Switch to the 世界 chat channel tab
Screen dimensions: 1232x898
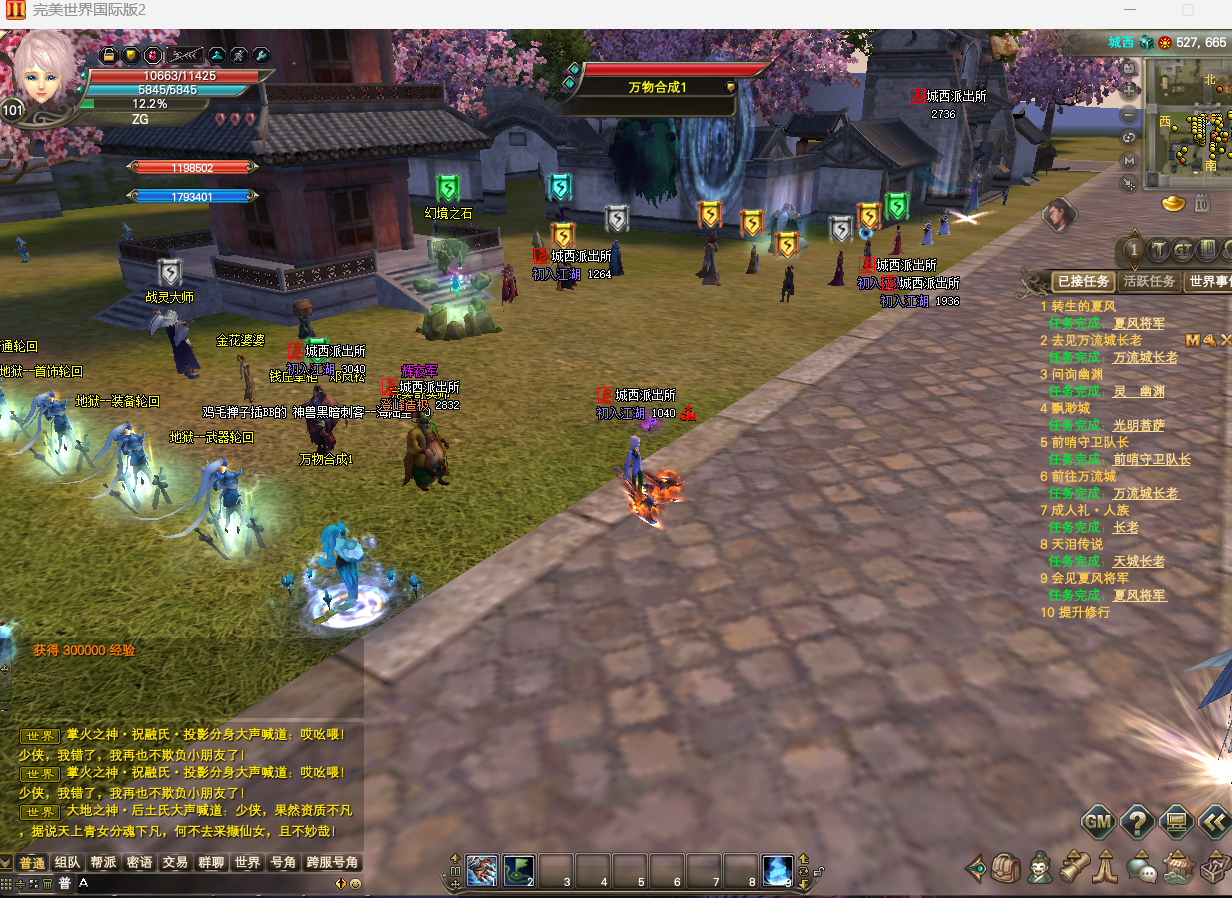click(x=247, y=863)
